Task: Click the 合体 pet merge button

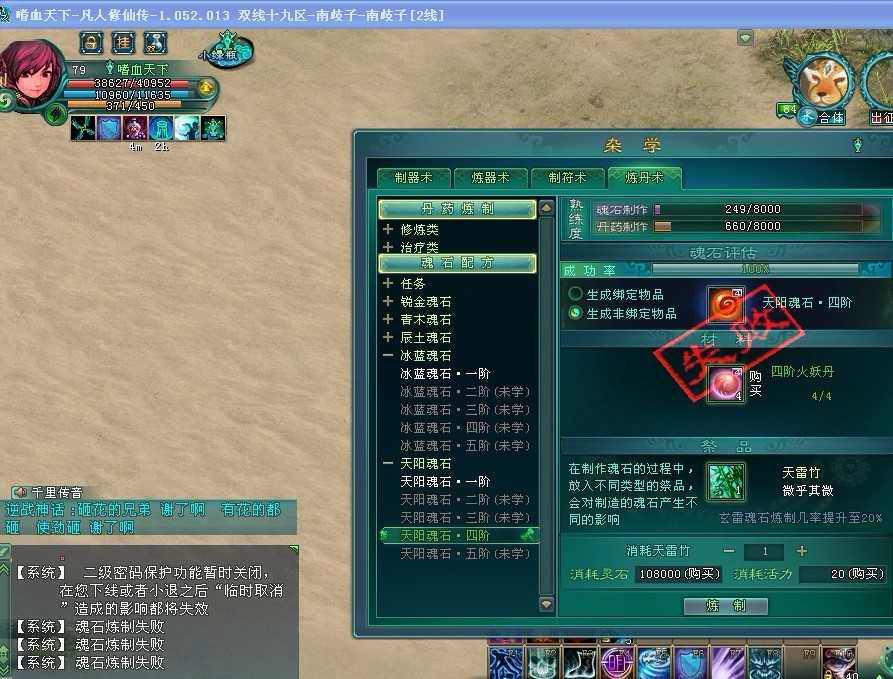Action: (822, 118)
